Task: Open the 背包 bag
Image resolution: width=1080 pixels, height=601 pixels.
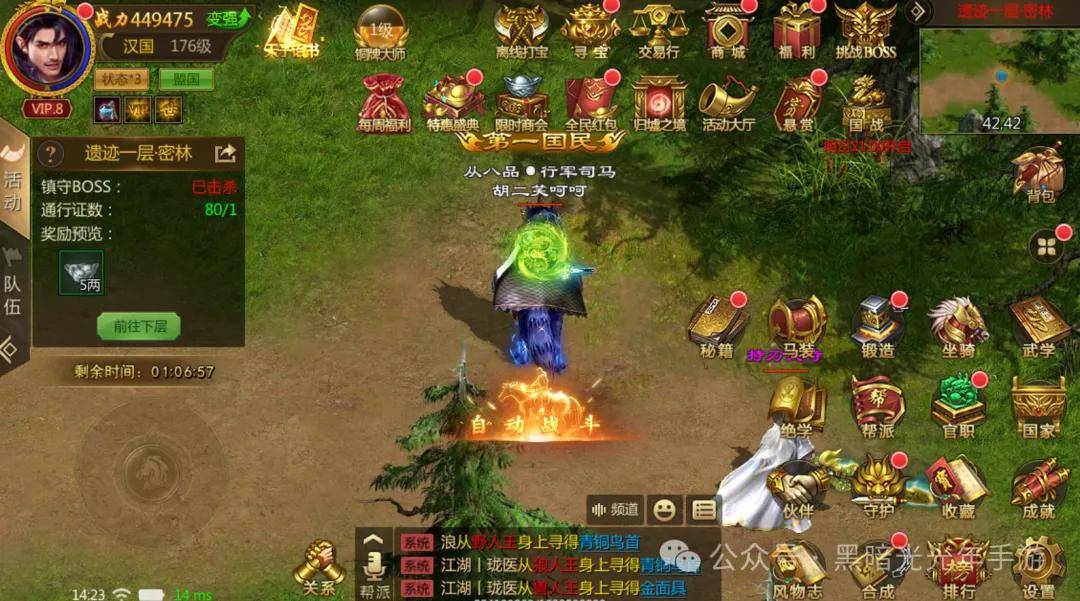Action: [x=1039, y=174]
